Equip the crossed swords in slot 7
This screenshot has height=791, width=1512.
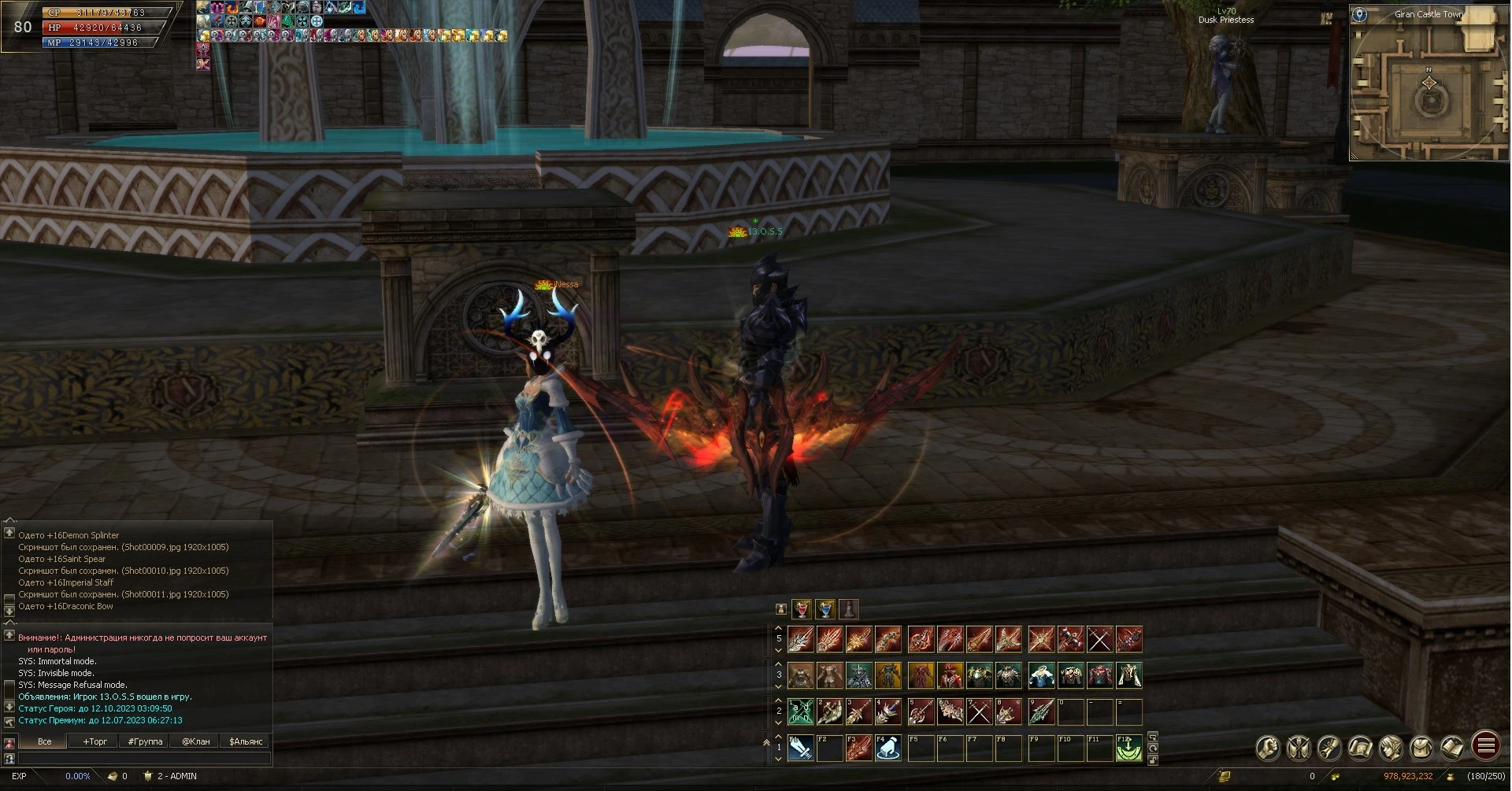[x=979, y=712]
